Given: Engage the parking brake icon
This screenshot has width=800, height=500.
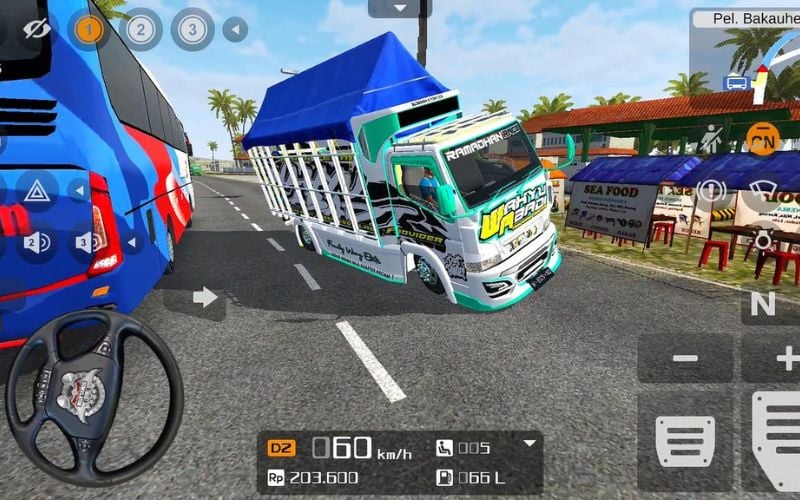Looking at the screenshot, I should [711, 191].
